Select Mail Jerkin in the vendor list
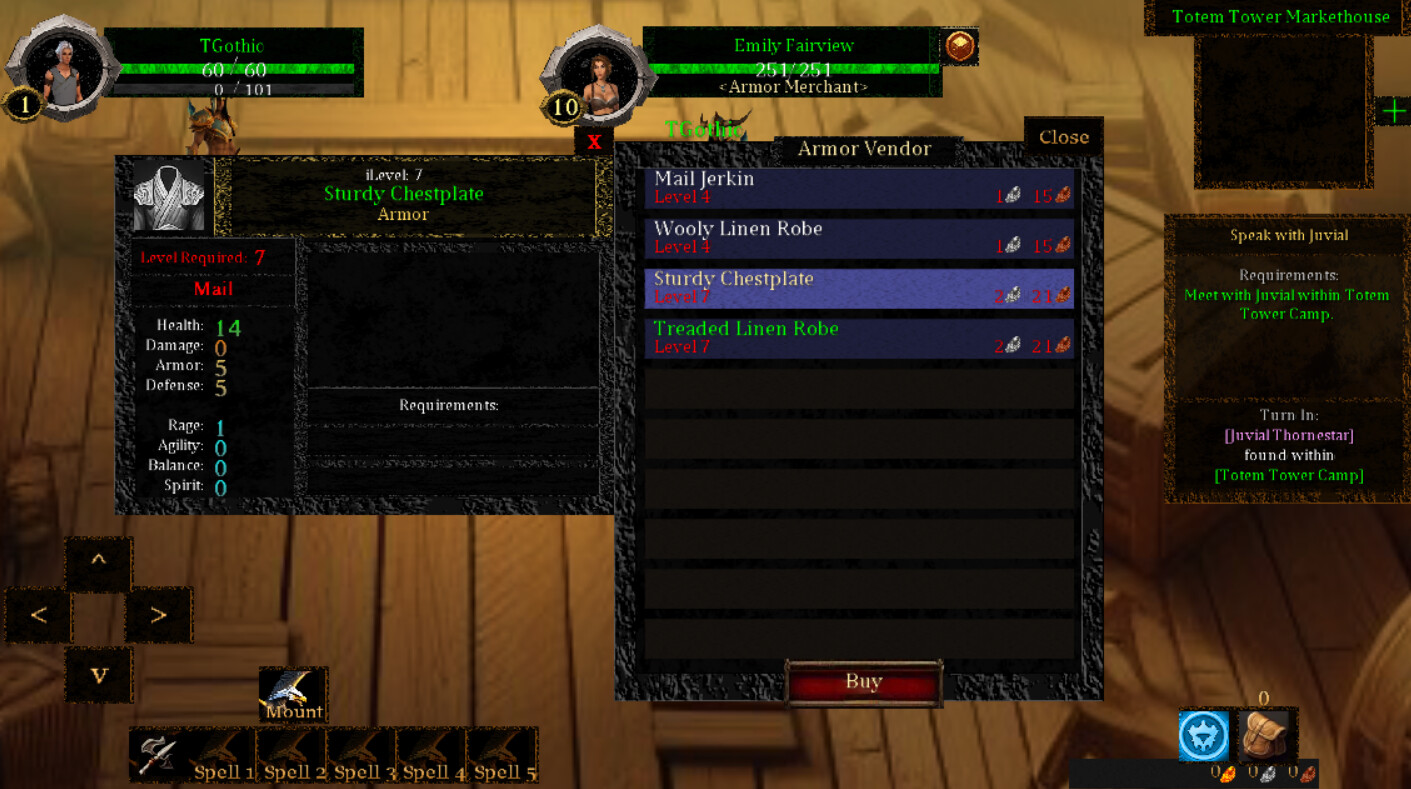This screenshot has height=789, width=1411. pos(860,187)
